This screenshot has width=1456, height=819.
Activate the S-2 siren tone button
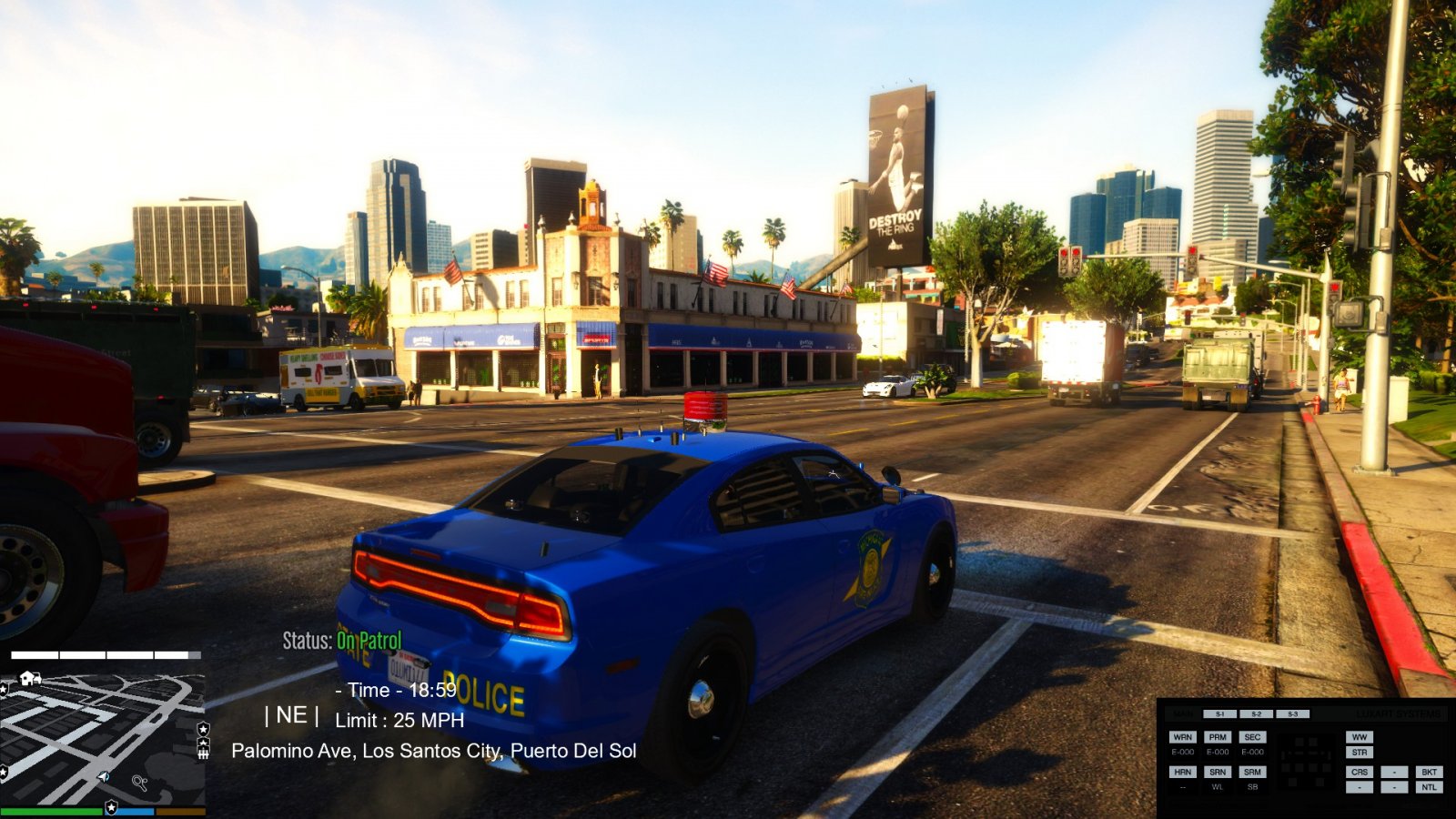[x=1256, y=714]
